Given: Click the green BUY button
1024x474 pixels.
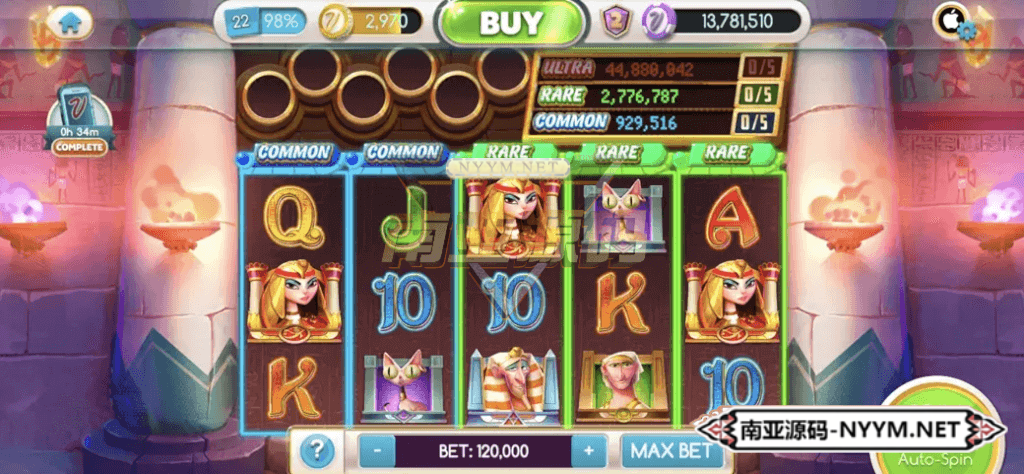Looking at the screenshot, I should click(511, 23).
